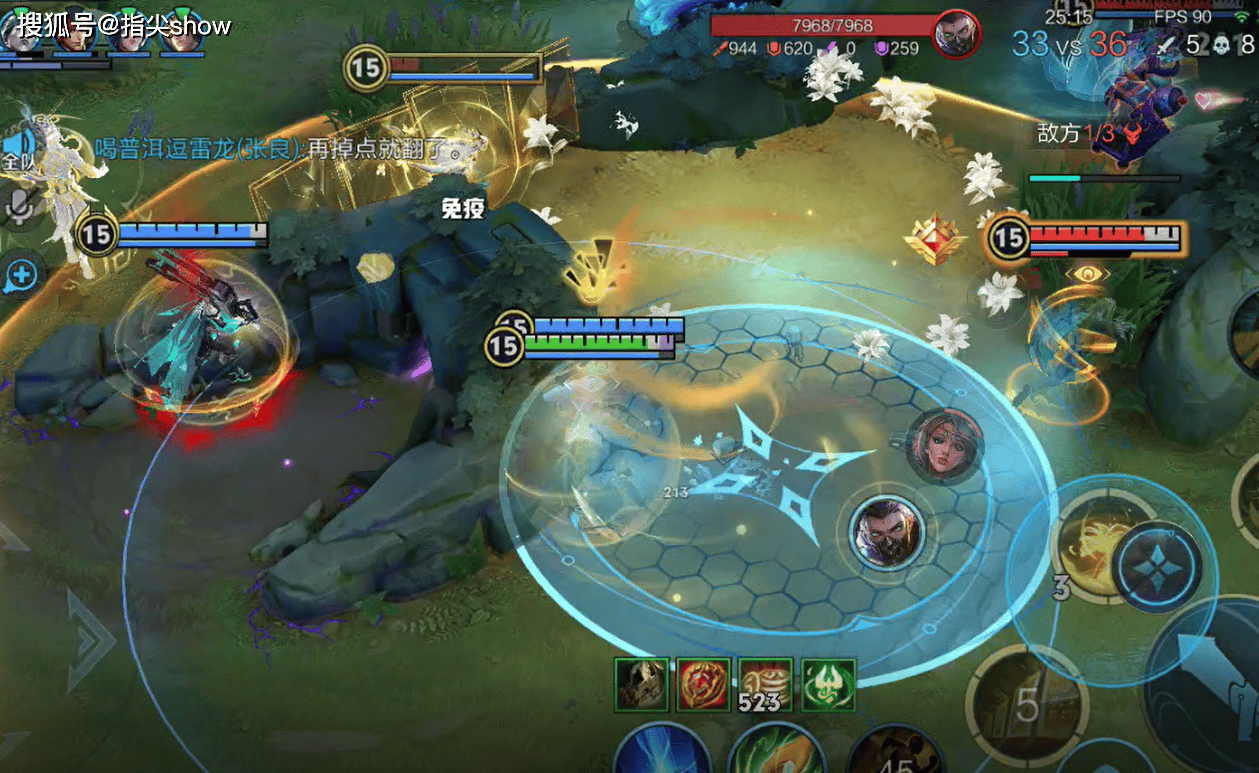The height and width of the screenshot is (773, 1259).
Task: Select the masked hero target portrait
Action: (887, 531)
